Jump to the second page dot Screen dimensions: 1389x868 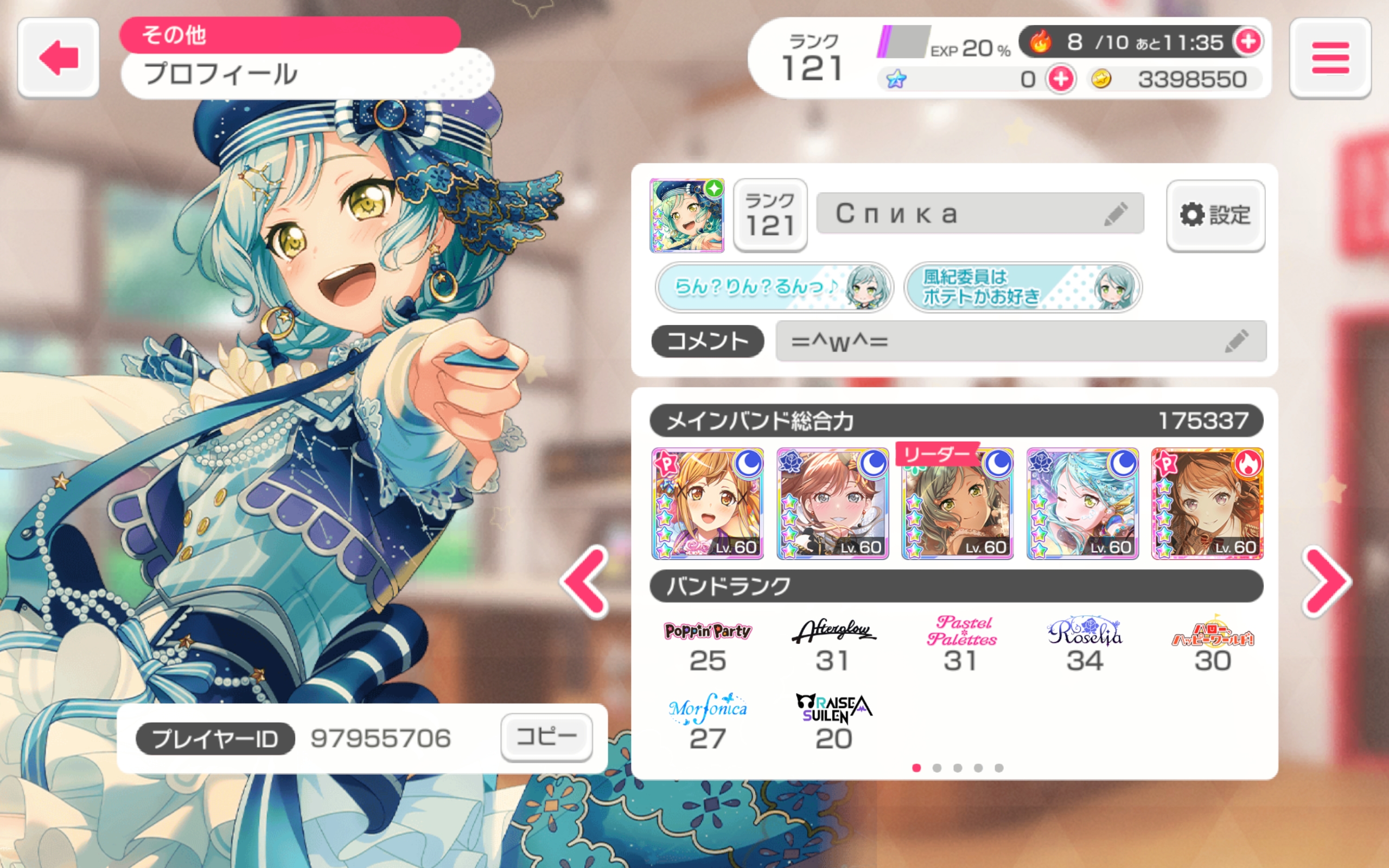(x=936, y=768)
